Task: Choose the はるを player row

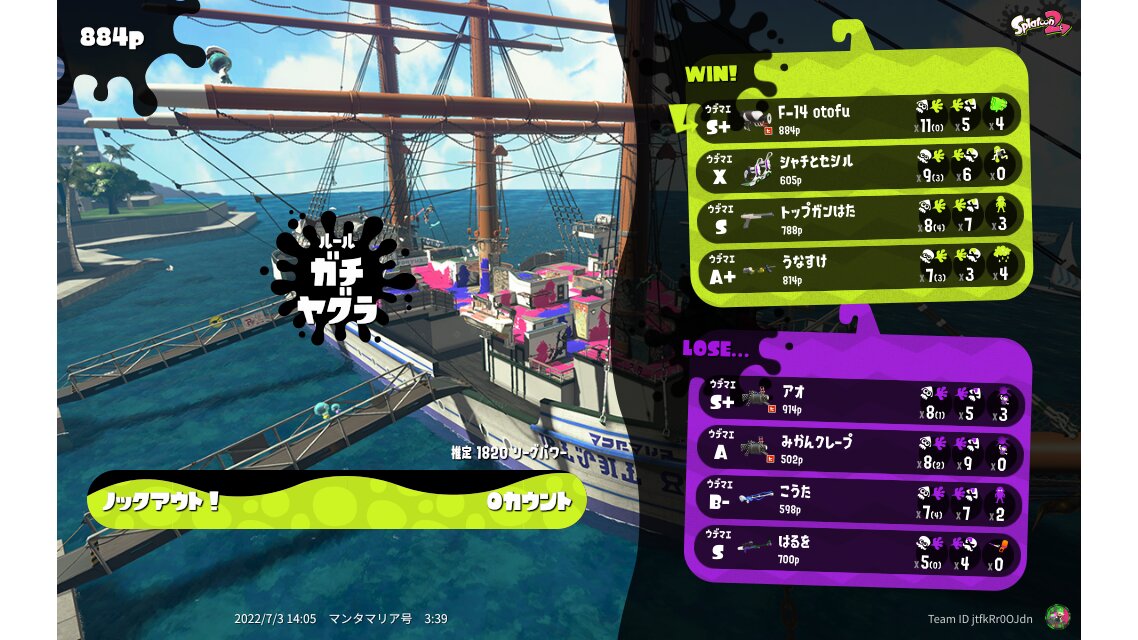Action: point(858,548)
